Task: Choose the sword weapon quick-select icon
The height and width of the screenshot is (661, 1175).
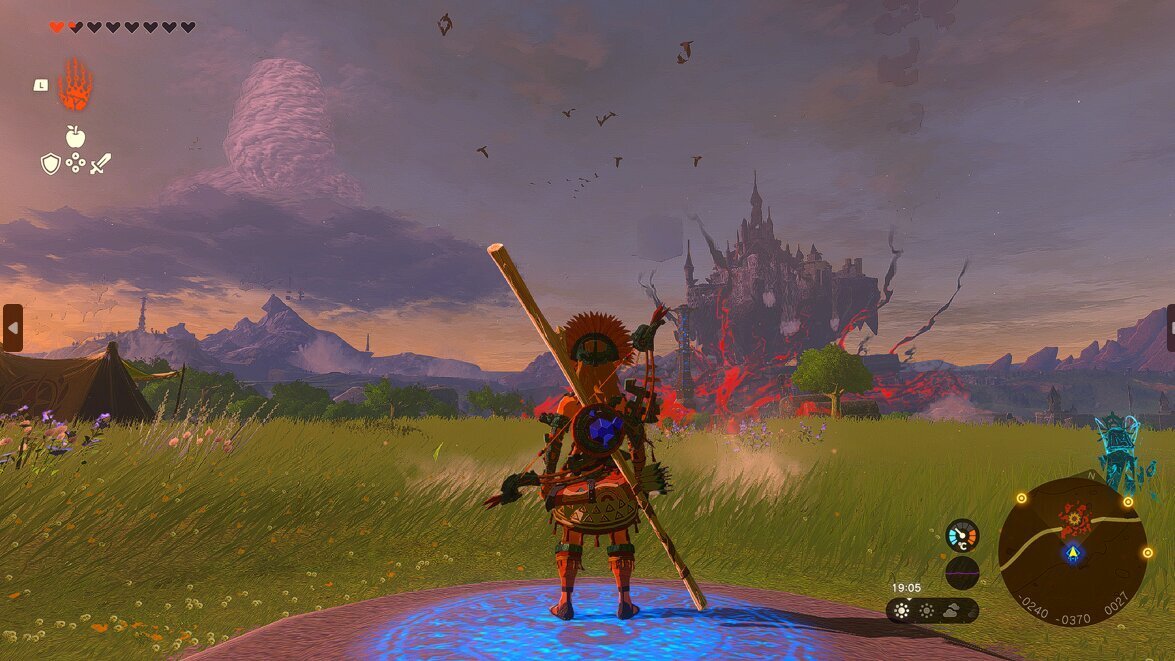Action: [100, 163]
